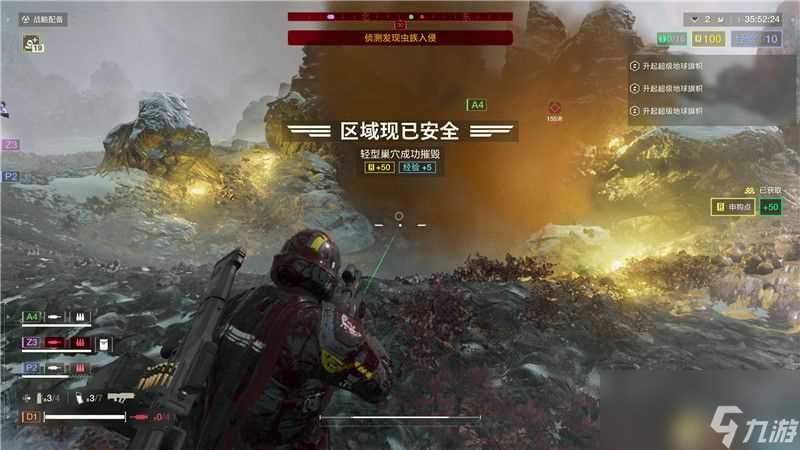Click the green A4 teammate marker
800x450 pixels.
click(x=477, y=105)
